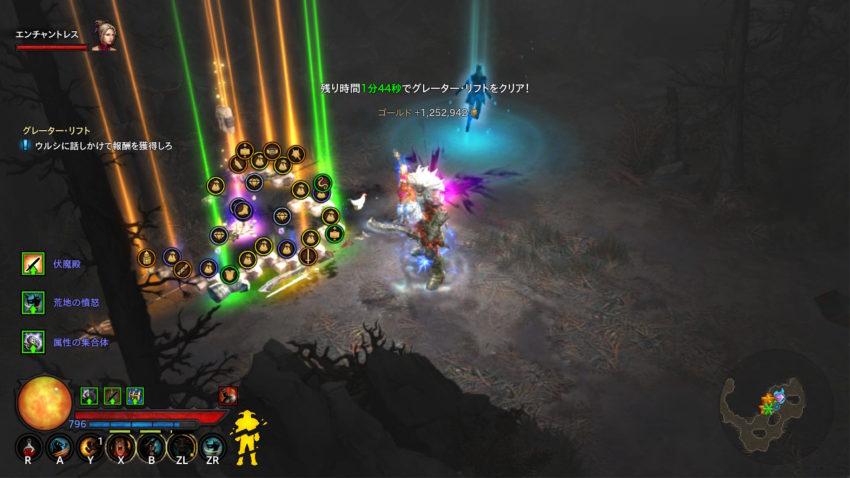
Task: Trigger the fiery orange skill with charge counter
Action: (x=90, y=447)
